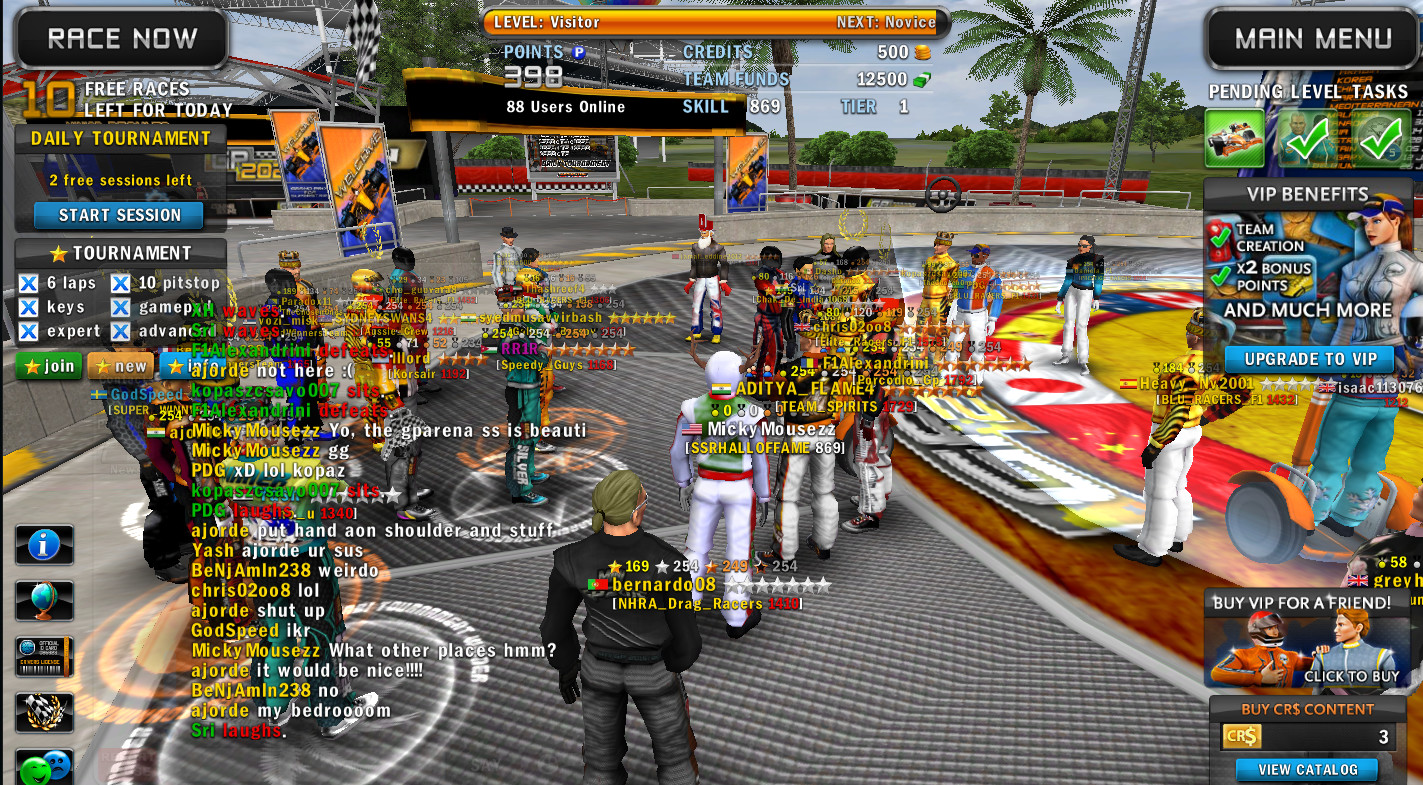Click the green race car level task icon
Screen dimensions: 1423x785
[x=1235, y=139]
